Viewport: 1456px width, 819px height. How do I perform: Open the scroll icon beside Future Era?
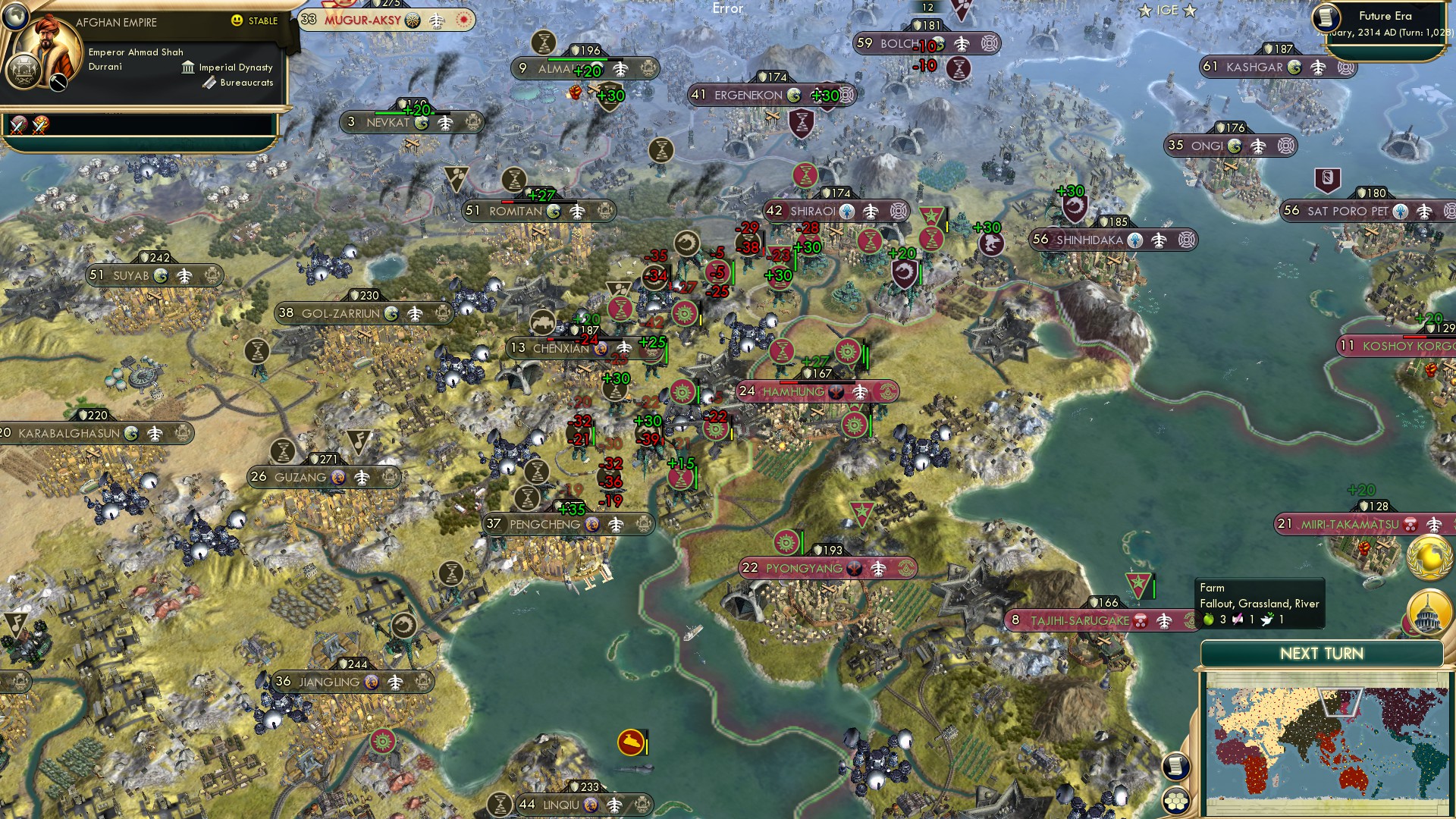[x=1326, y=17]
